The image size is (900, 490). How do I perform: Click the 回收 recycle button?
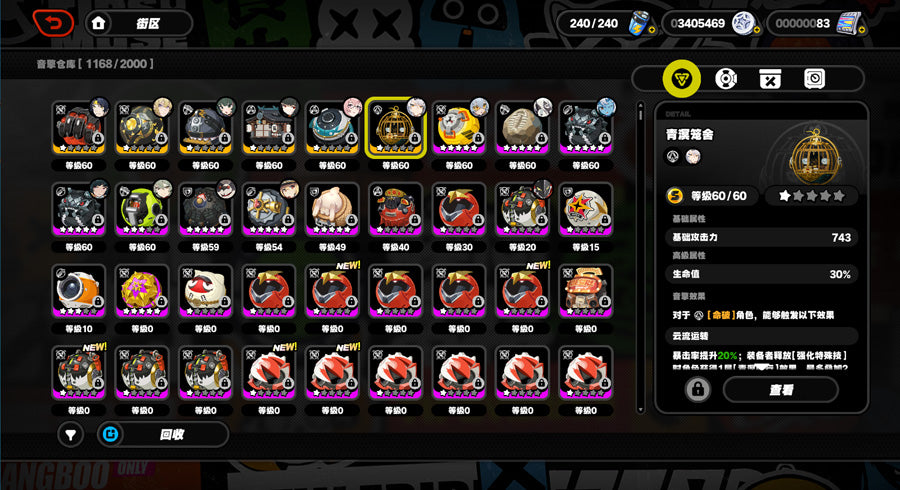161,434
